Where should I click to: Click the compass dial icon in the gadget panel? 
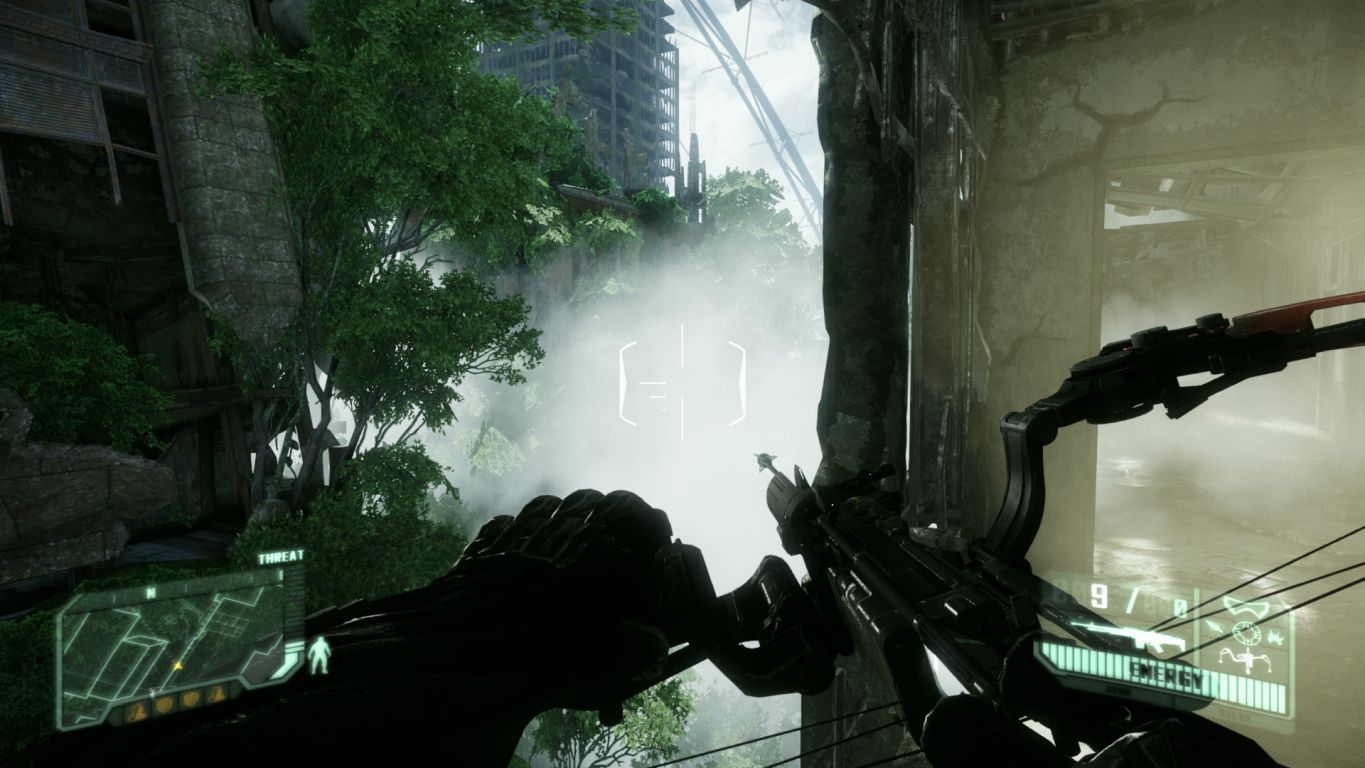point(1247,633)
